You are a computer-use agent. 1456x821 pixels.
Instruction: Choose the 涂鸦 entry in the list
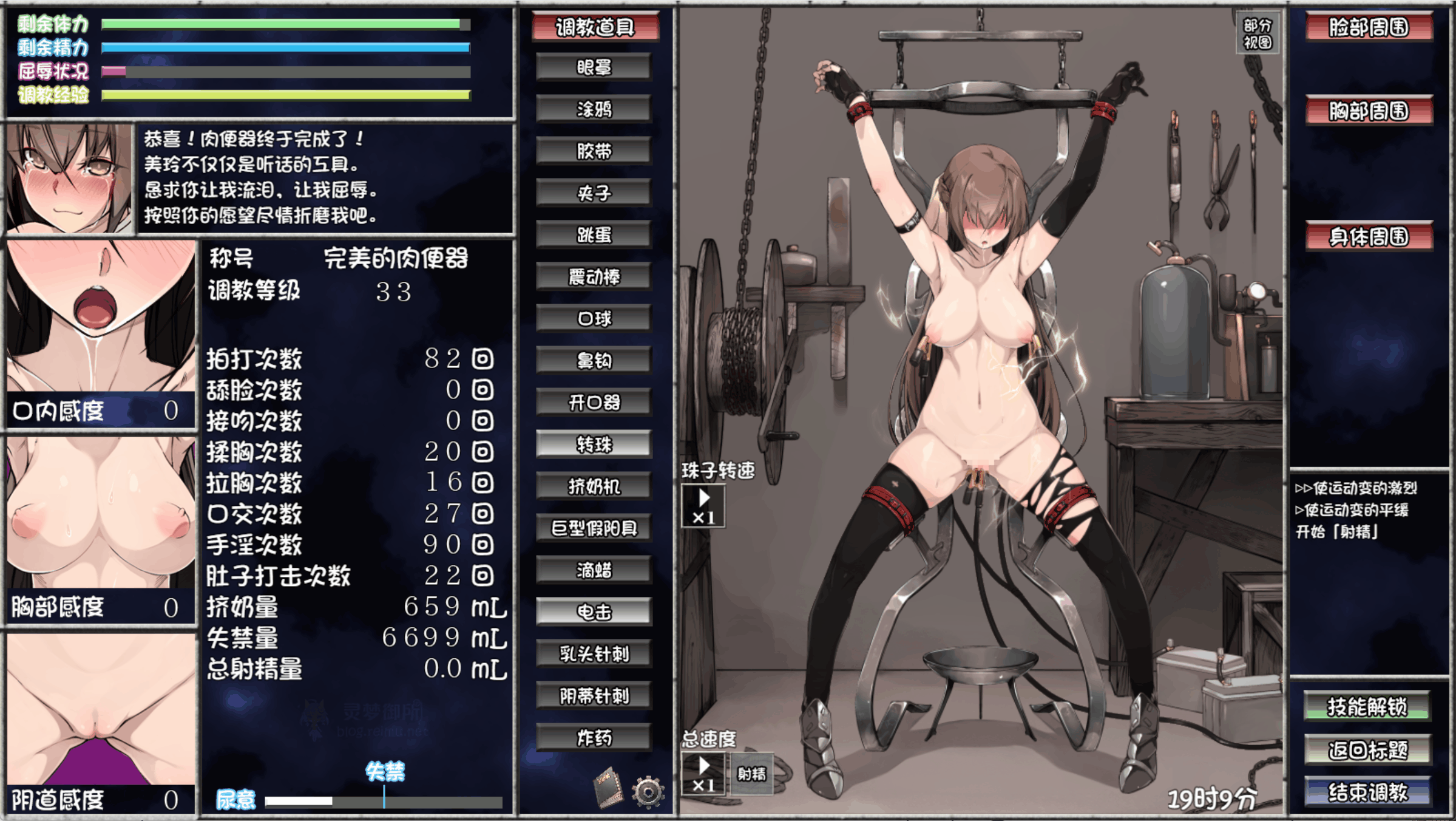(x=594, y=109)
